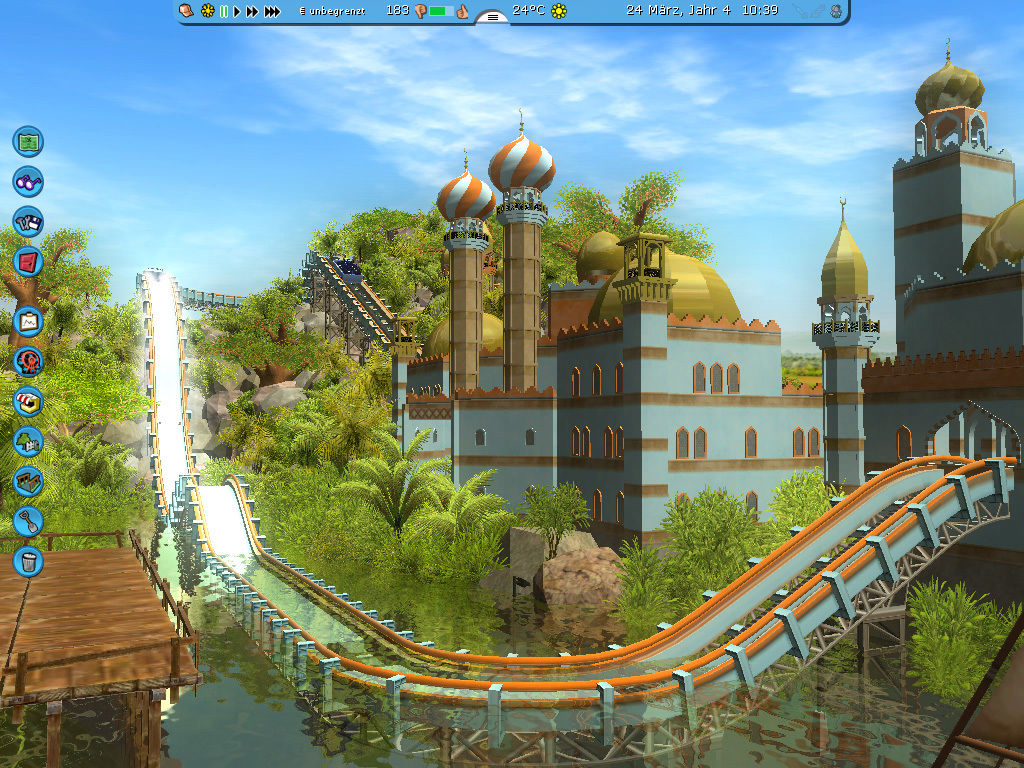Set game speed to double fast-forward

click(x=252, y=11)
